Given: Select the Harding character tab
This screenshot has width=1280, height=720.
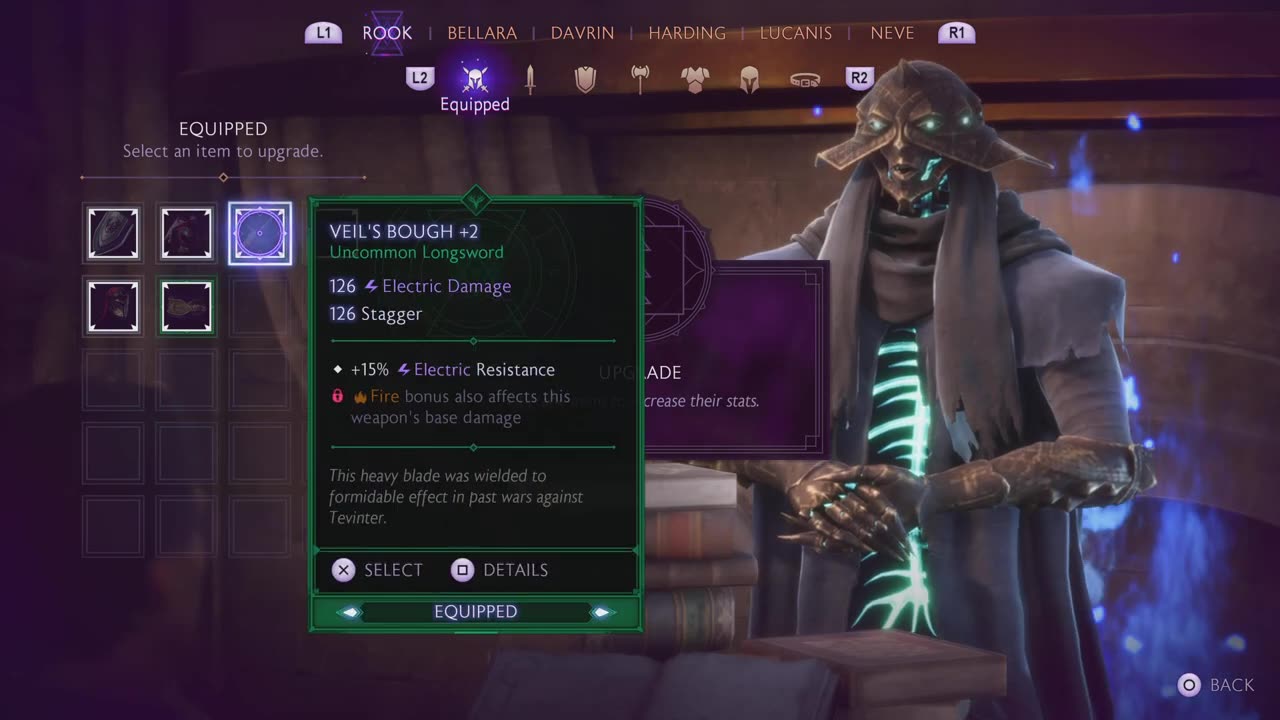Looking at the screenshot, I should [x=687, y=33].
